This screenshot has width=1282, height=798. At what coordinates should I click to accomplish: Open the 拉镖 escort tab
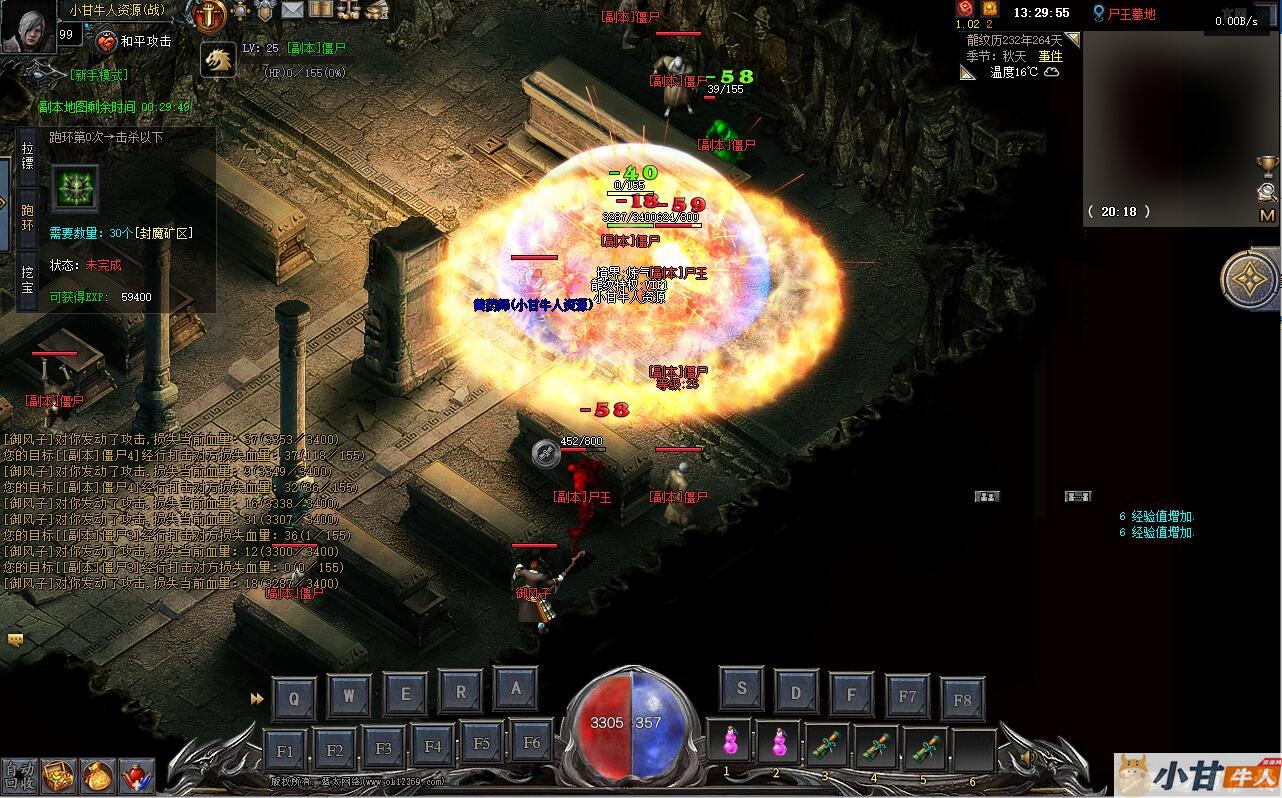[x=27, y=155]
